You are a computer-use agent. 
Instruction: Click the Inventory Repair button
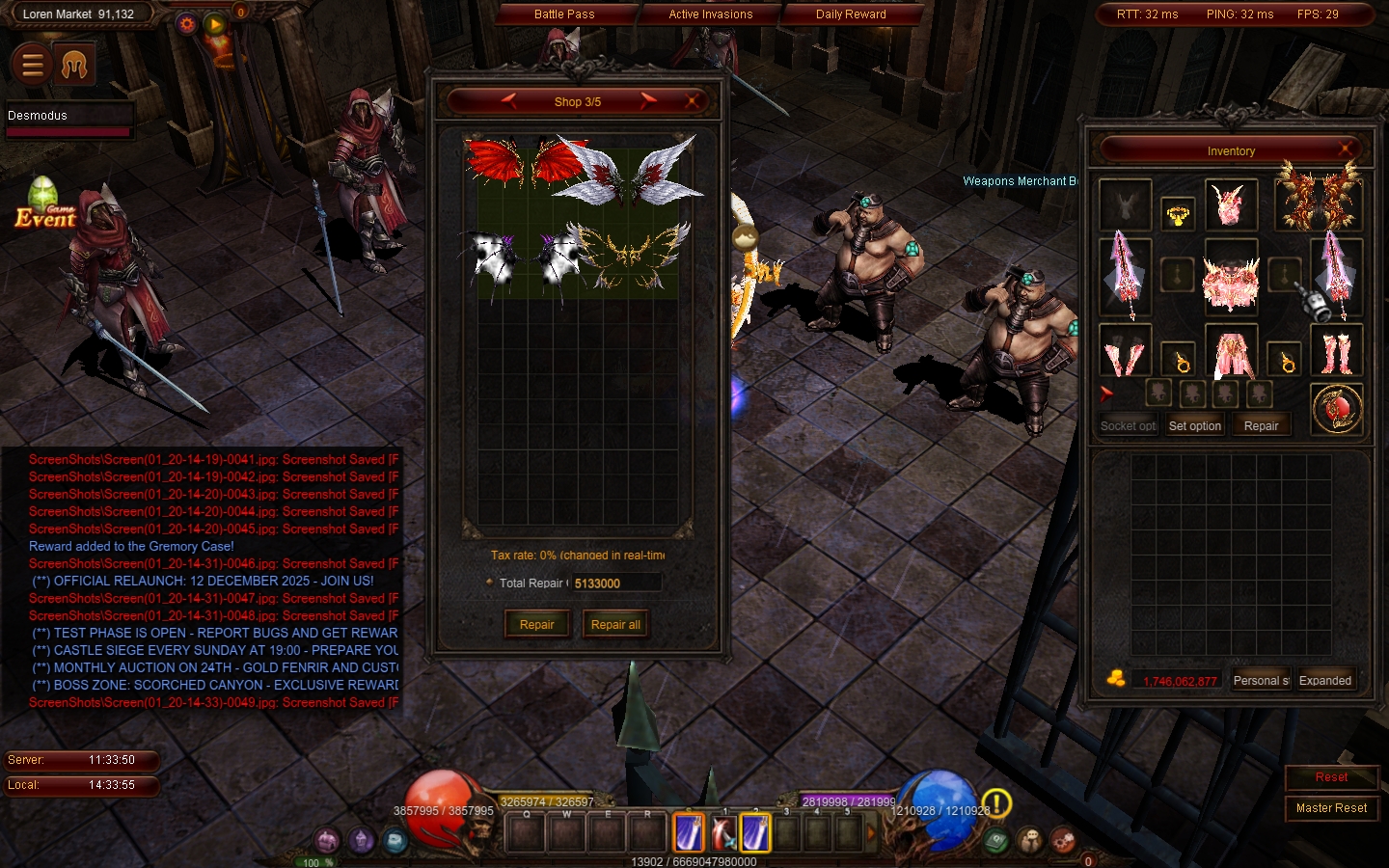[x=1261, y=425]
